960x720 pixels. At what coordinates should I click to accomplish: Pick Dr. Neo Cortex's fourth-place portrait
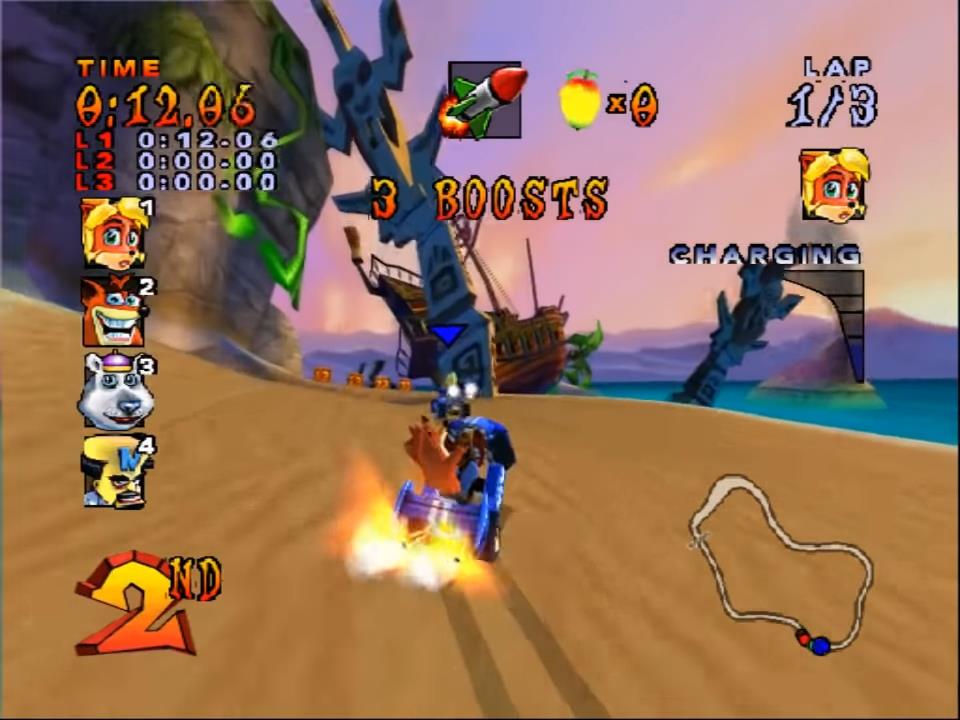[x=114, y=470]
